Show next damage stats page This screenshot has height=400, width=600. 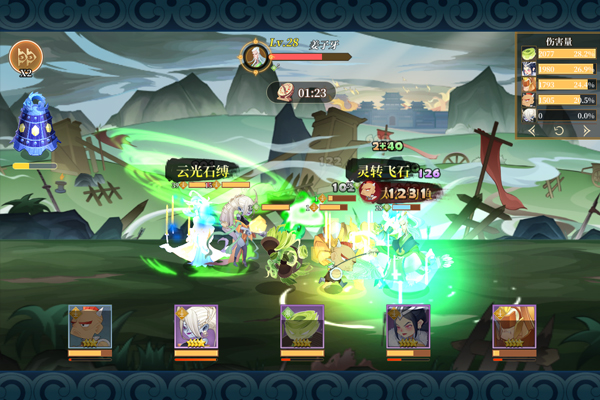pyautogui.click(x=588, y=131)
